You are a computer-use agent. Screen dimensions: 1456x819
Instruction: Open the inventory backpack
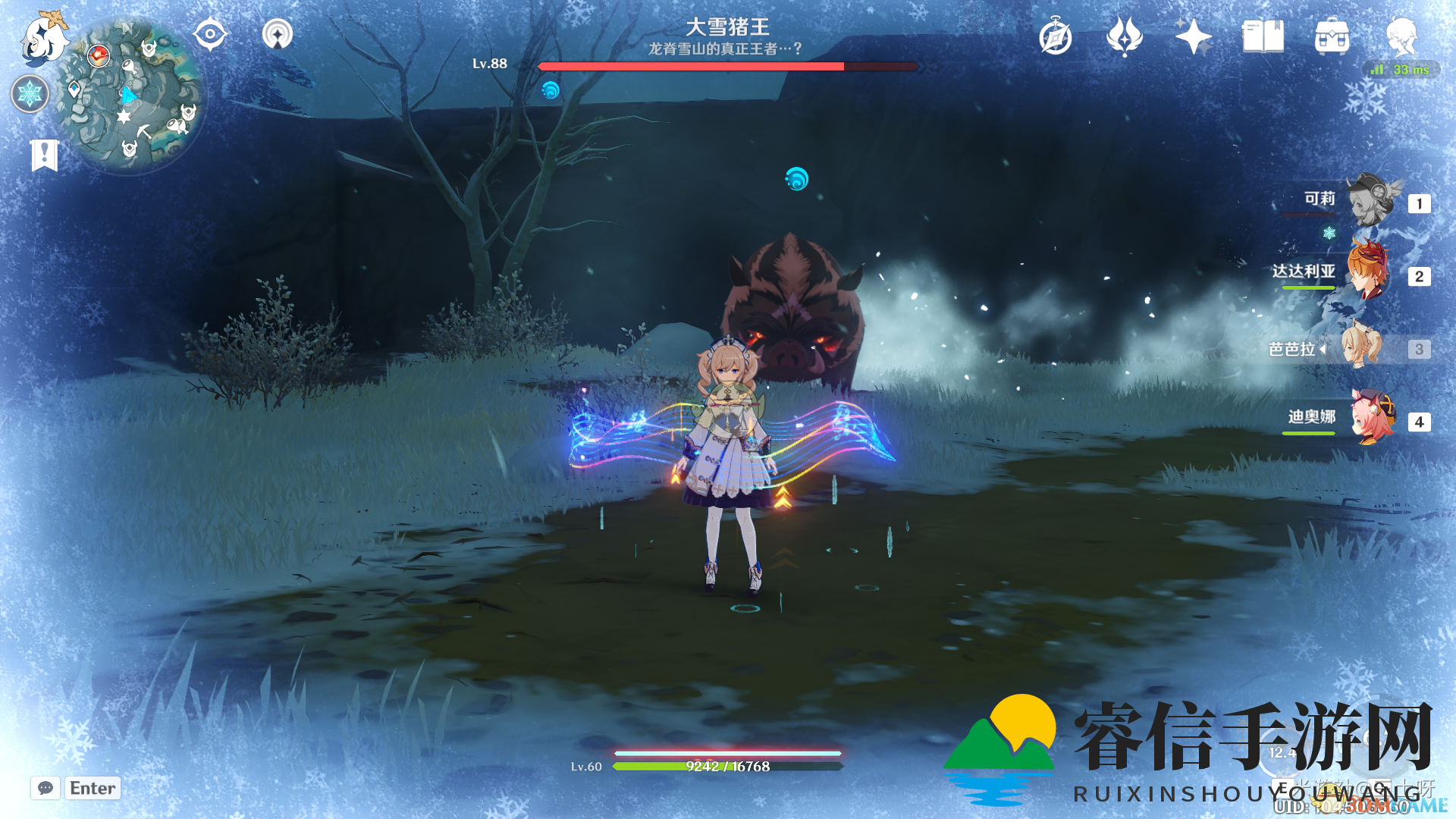1332,36
